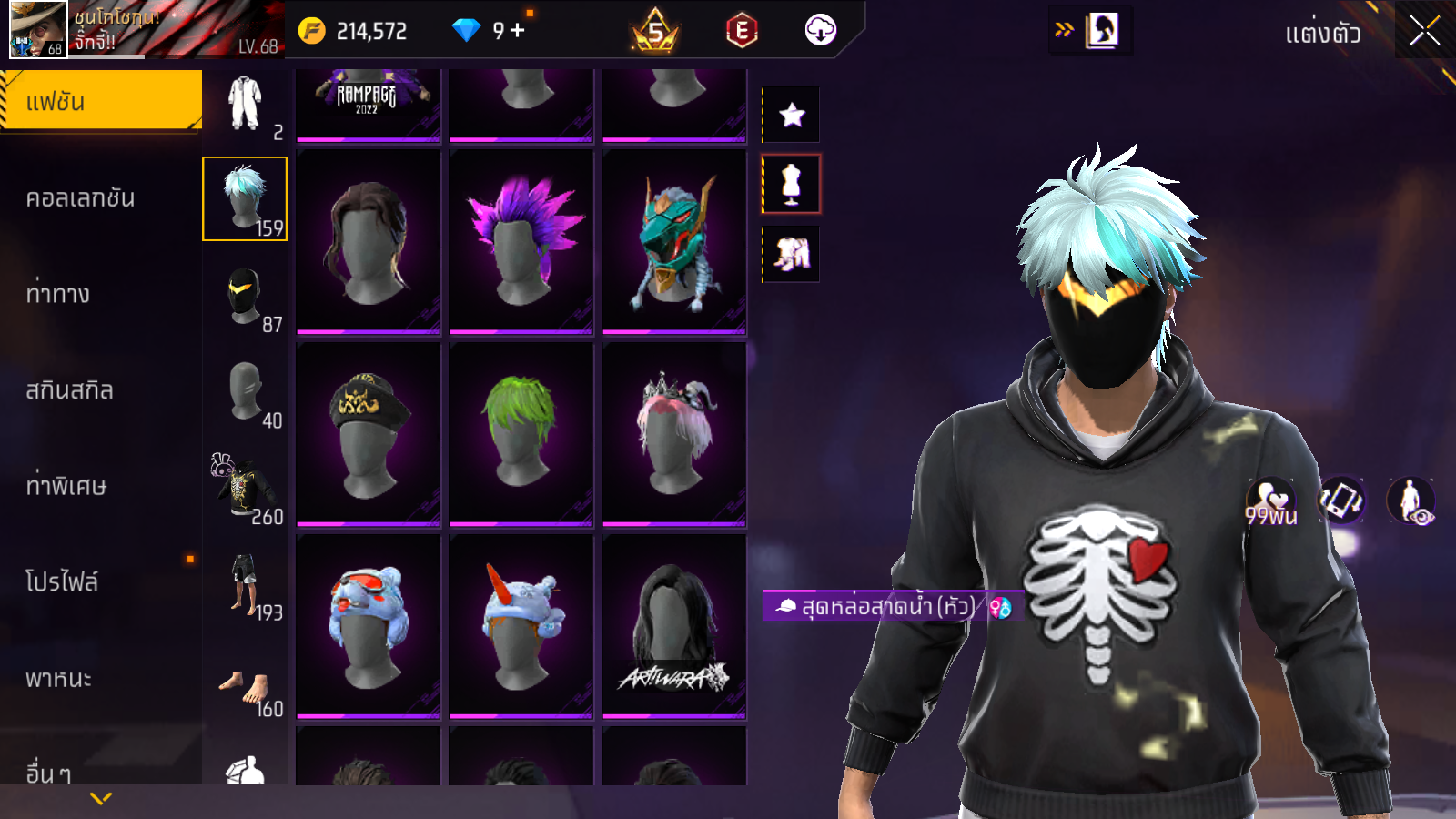
Task: Equip the purple spiky hair
Action: click(x=521, y=241)
